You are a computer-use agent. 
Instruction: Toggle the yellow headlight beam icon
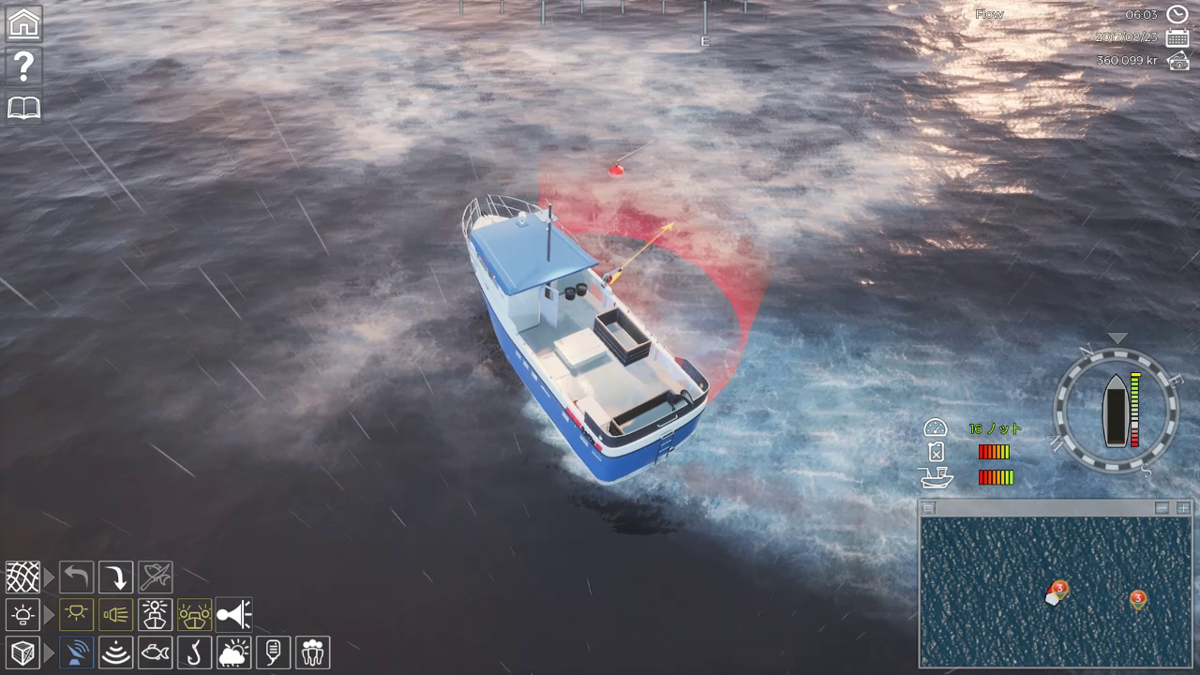(x=116, y=614)
